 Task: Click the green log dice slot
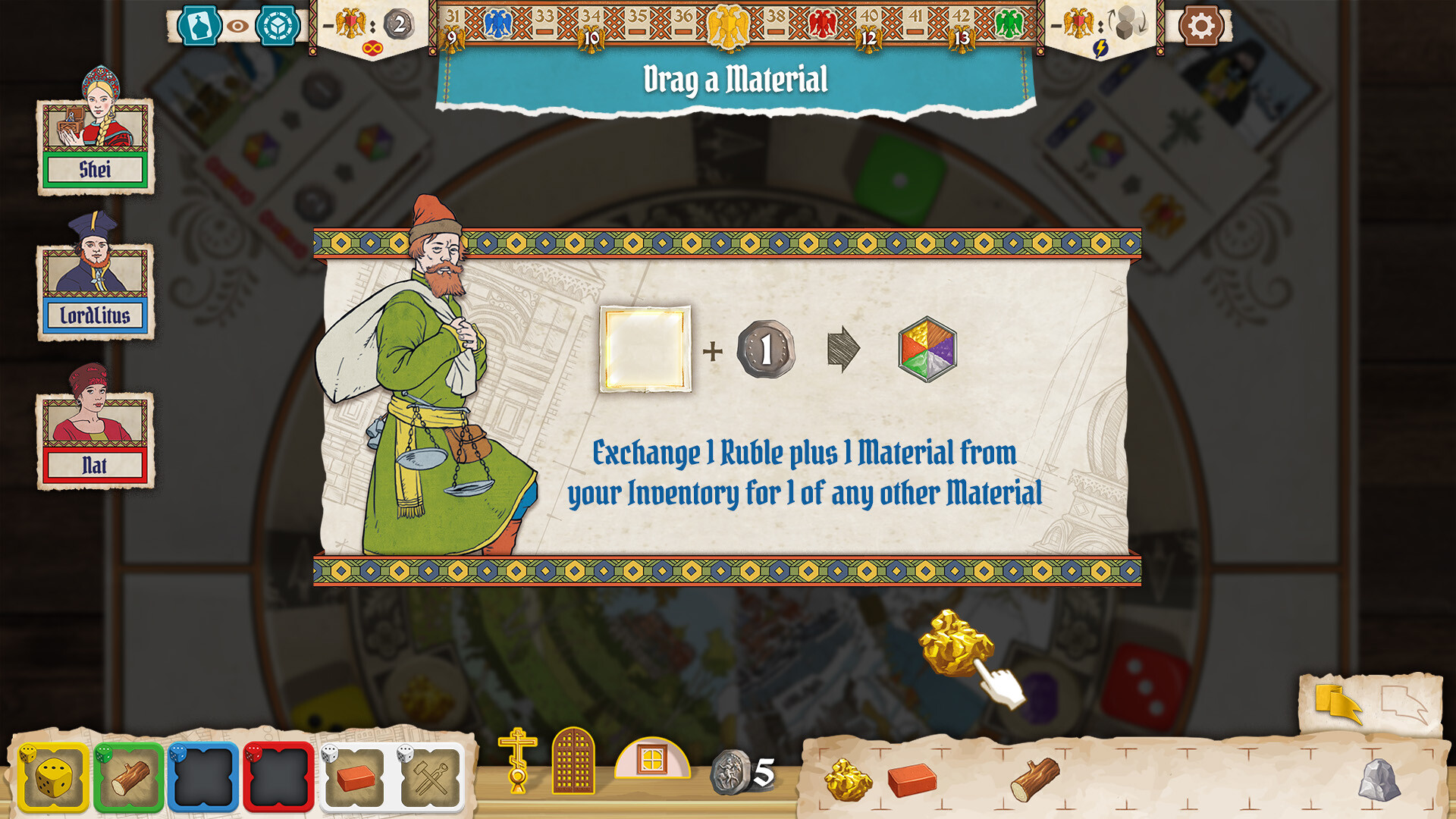pyautogui.click(x=127, y=773)
